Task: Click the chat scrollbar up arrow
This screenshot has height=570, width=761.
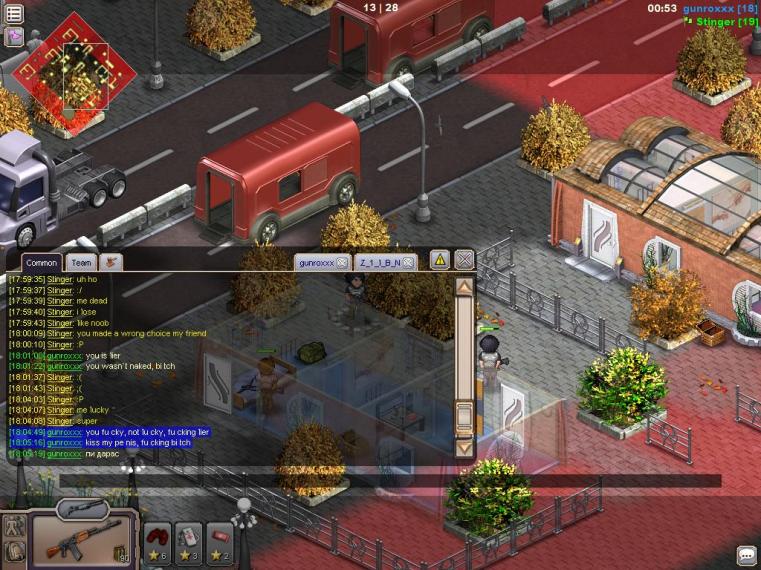Action: click(464, 287)
